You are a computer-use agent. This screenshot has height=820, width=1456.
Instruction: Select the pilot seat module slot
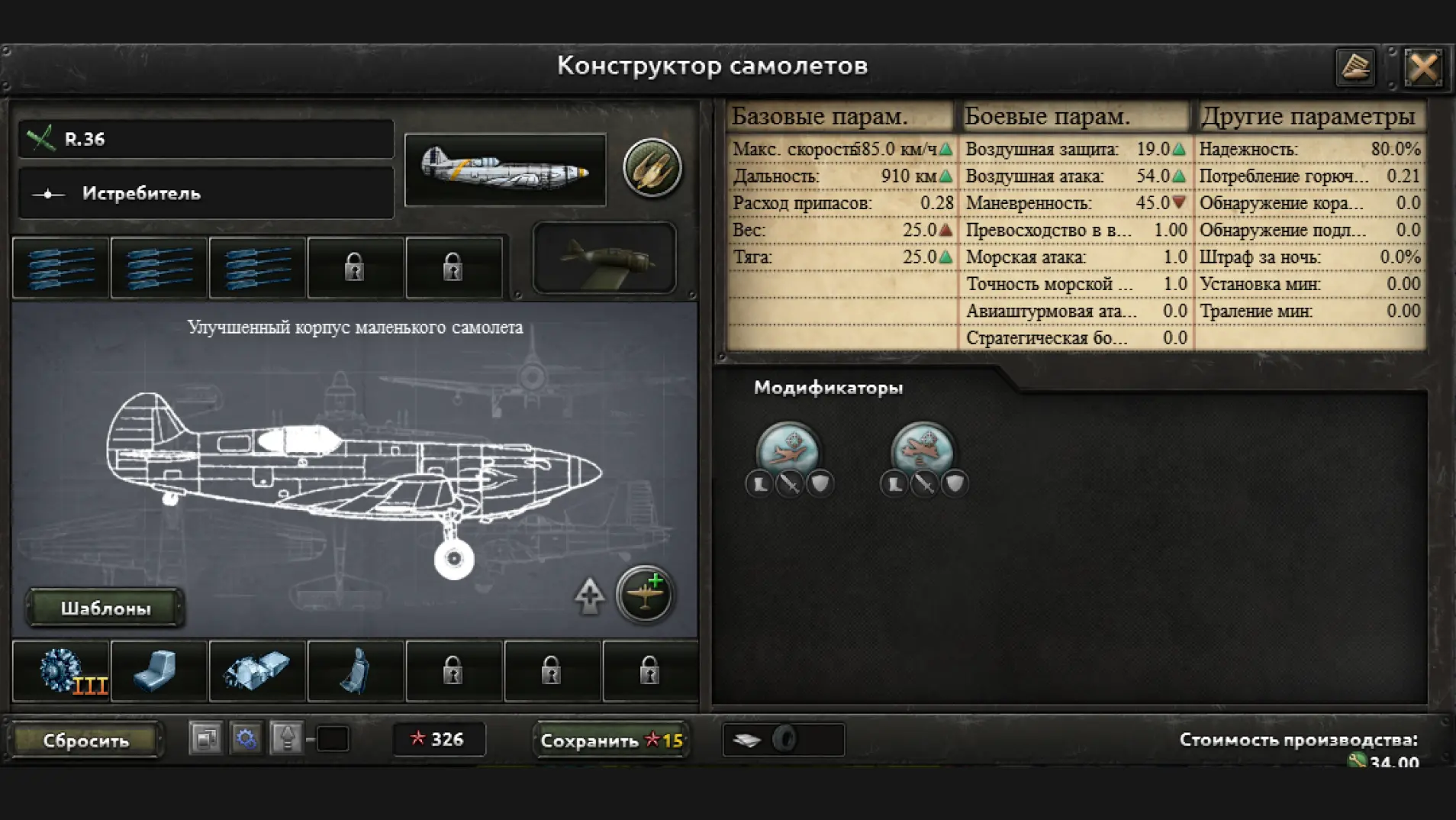pos(355,671)
